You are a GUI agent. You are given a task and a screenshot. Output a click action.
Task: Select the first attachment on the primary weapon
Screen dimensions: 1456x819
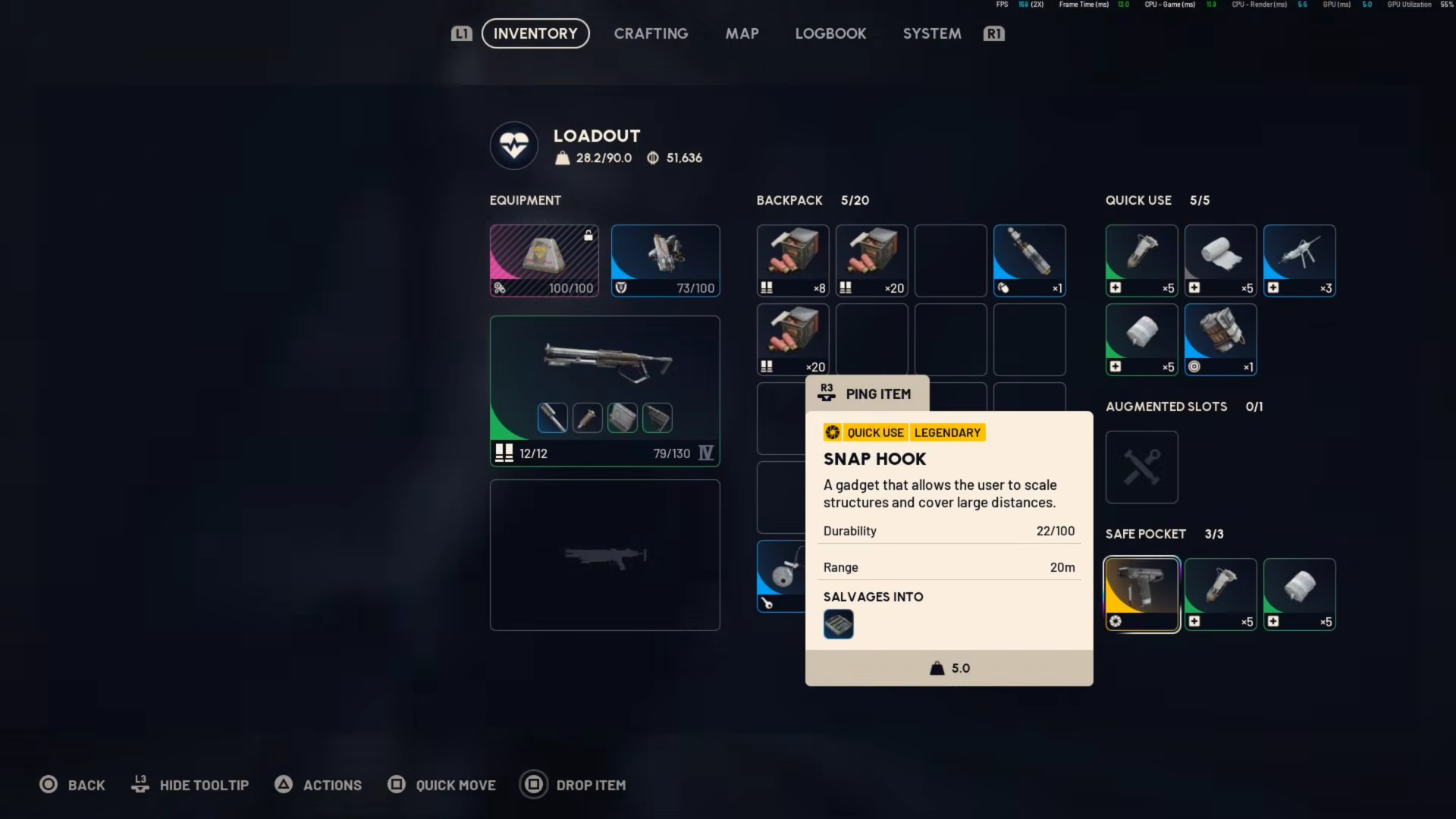[x=552, y=418]
